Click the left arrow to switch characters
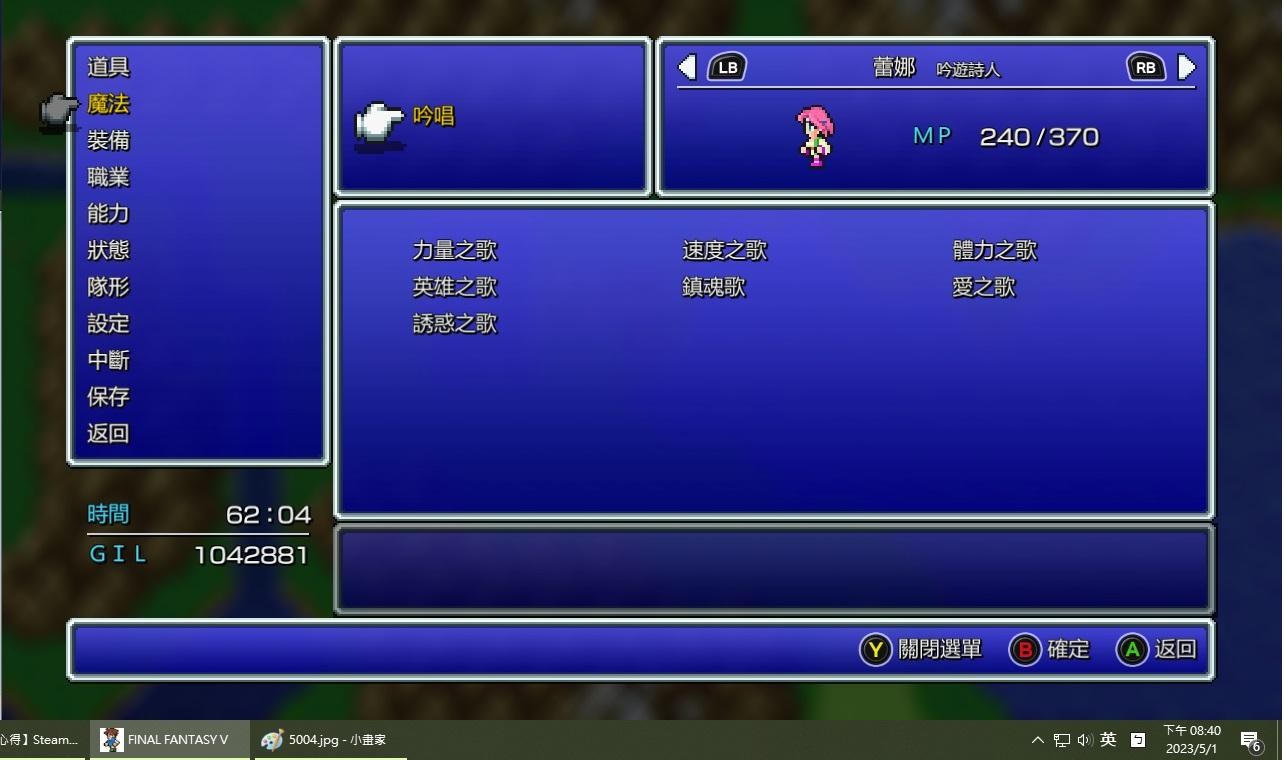Screen dimensions: 1284x760 click(686, 67)
